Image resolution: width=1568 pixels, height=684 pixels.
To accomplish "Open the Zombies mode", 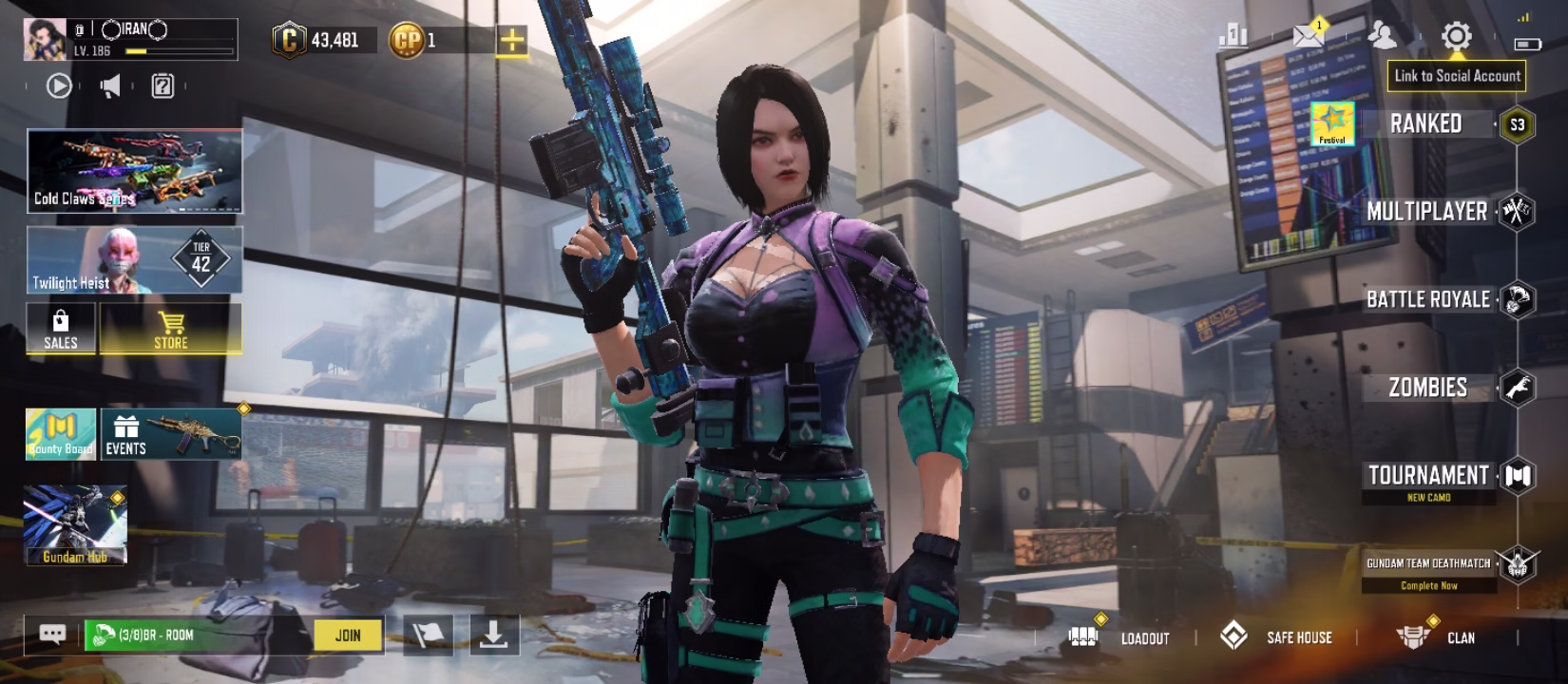I will 1427,388.
